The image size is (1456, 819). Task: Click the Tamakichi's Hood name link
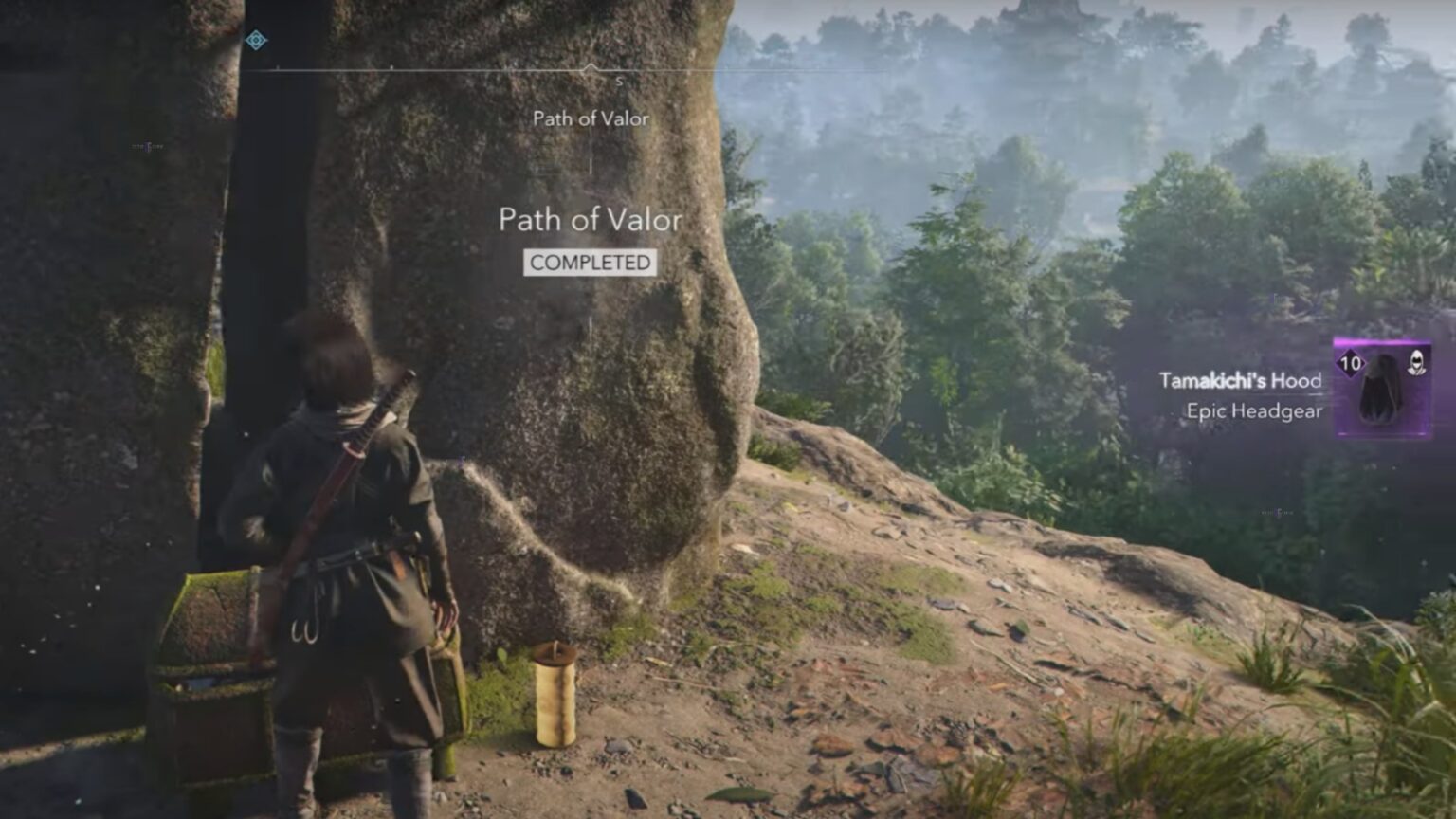pos(1243,380)
